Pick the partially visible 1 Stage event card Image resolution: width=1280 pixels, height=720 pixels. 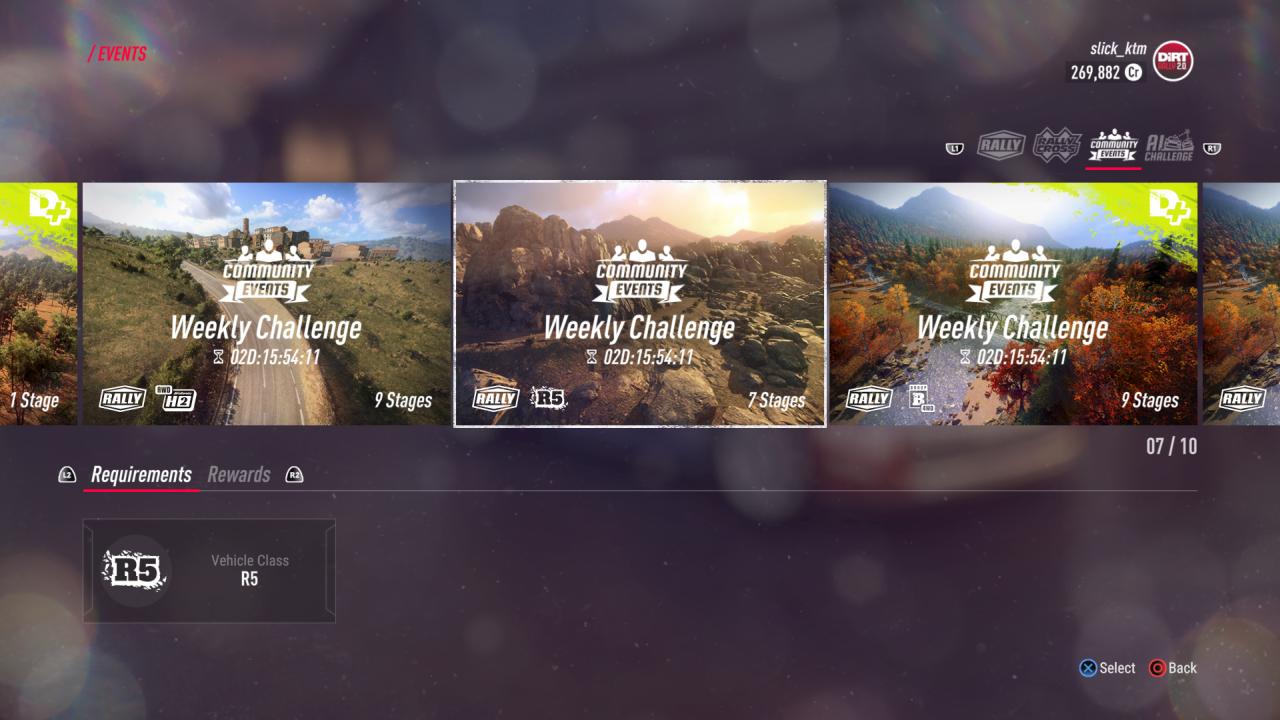38,304
